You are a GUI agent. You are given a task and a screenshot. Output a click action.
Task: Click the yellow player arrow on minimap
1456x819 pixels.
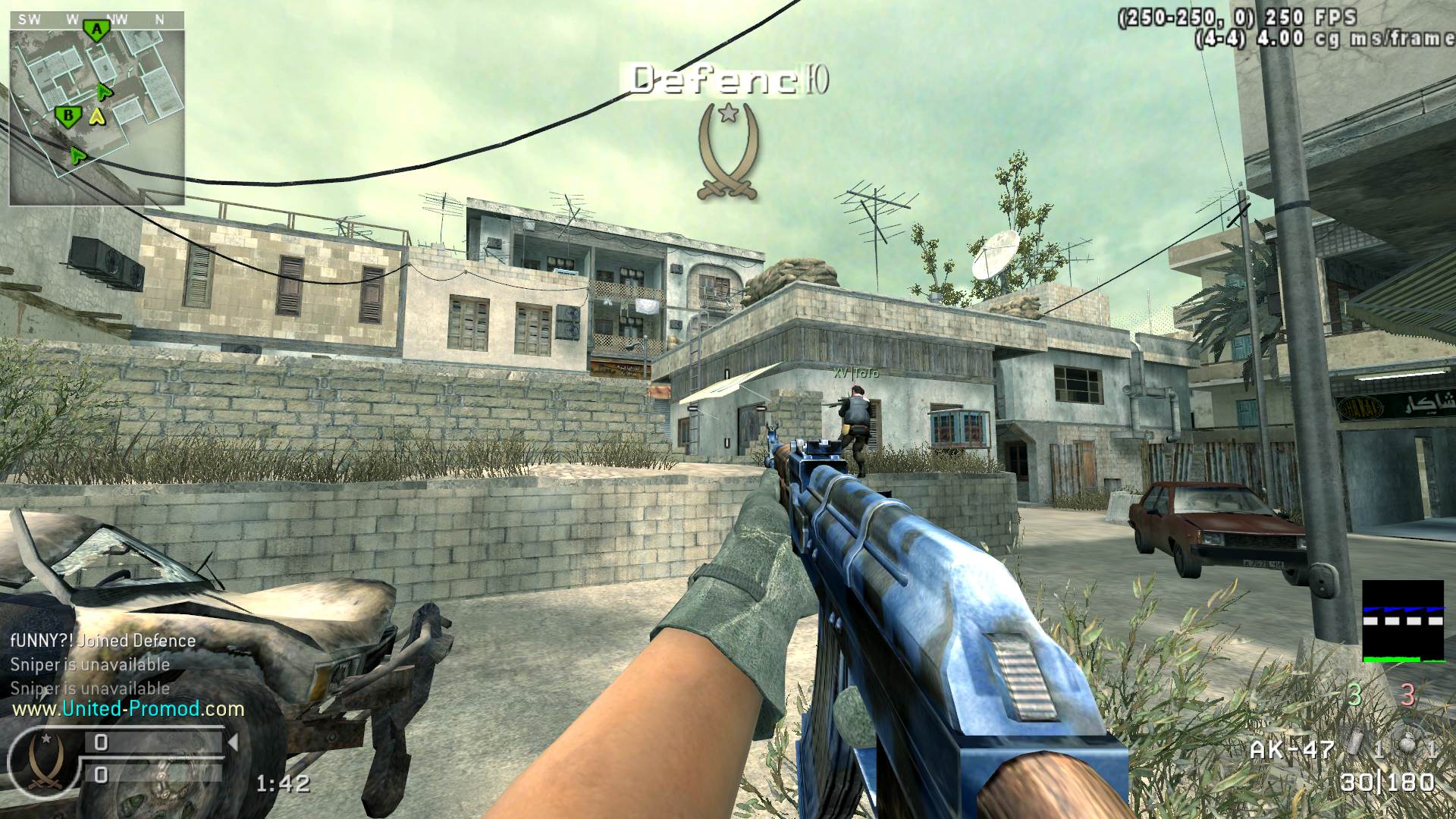[x=96, y=117]
